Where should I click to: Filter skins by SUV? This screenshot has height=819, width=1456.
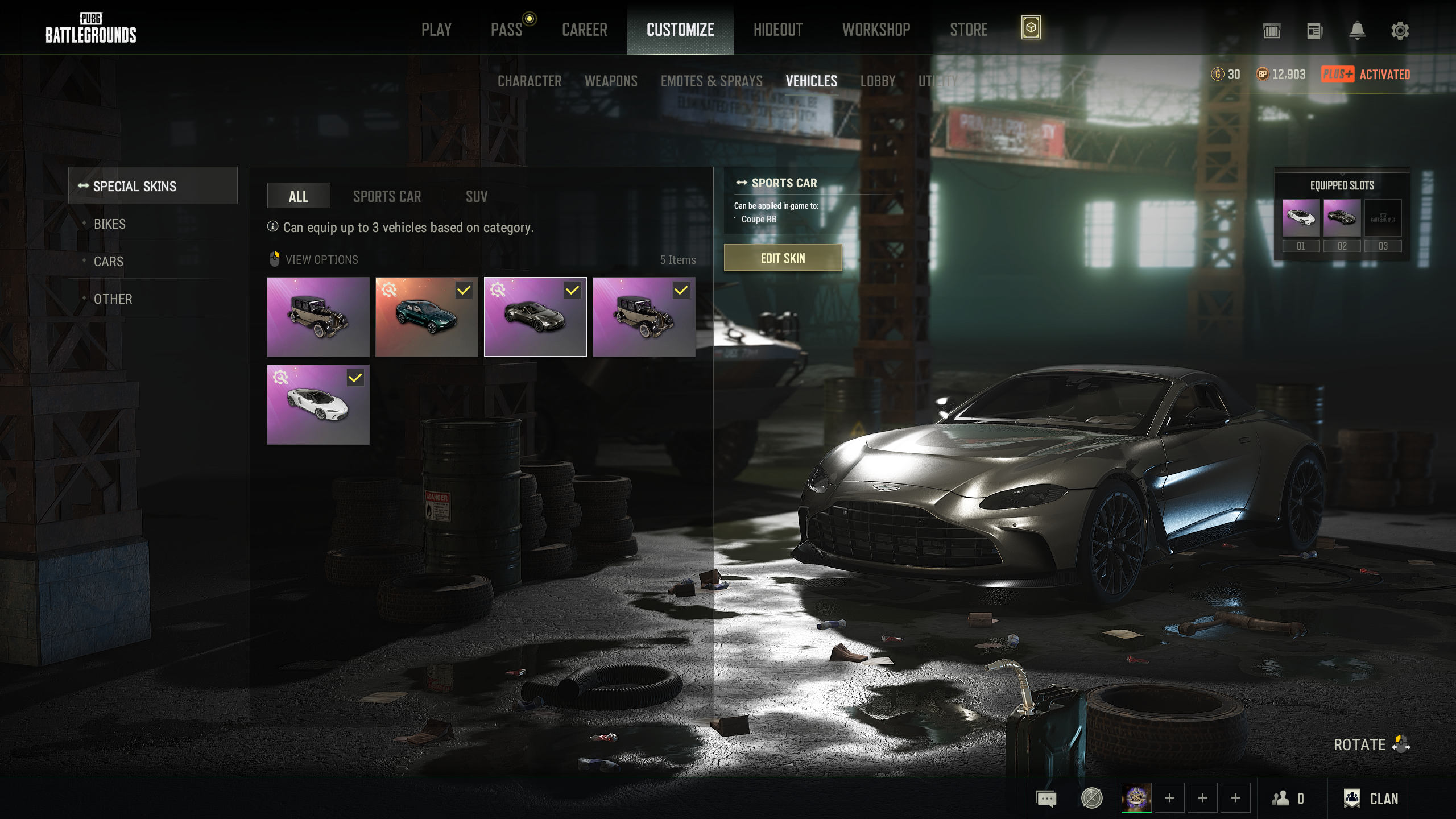476,197
